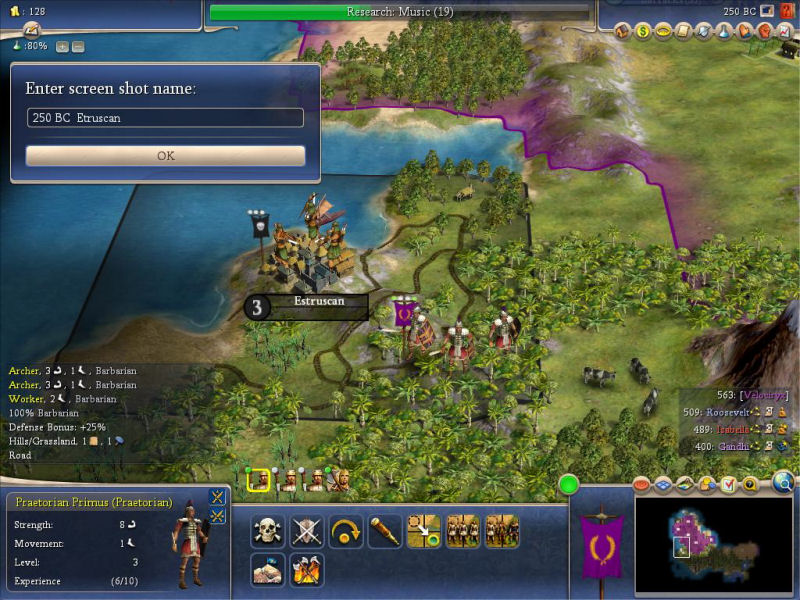Decrease the research rate with minus button

(78, 46)
